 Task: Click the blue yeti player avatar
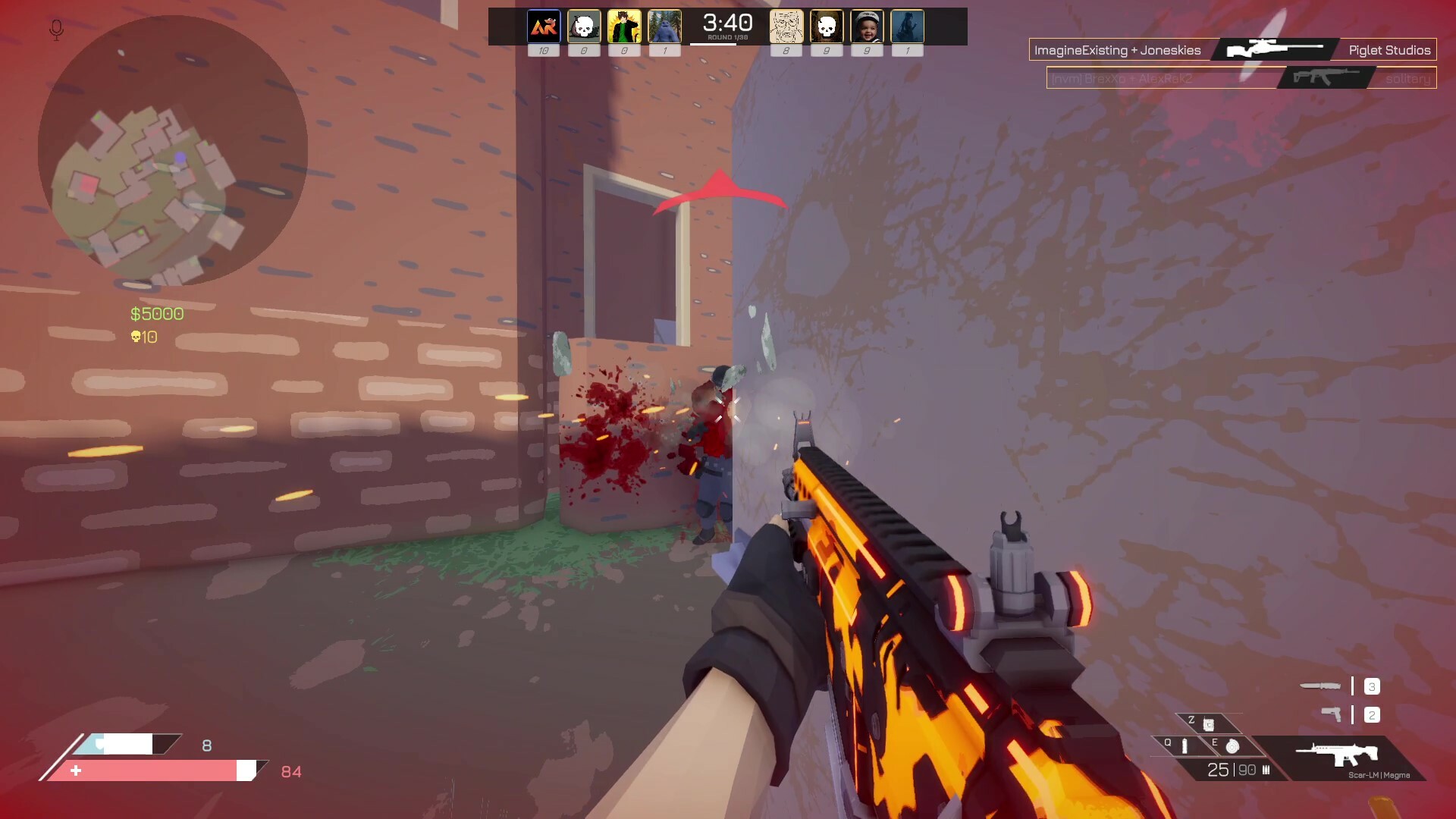pos(664,25)
